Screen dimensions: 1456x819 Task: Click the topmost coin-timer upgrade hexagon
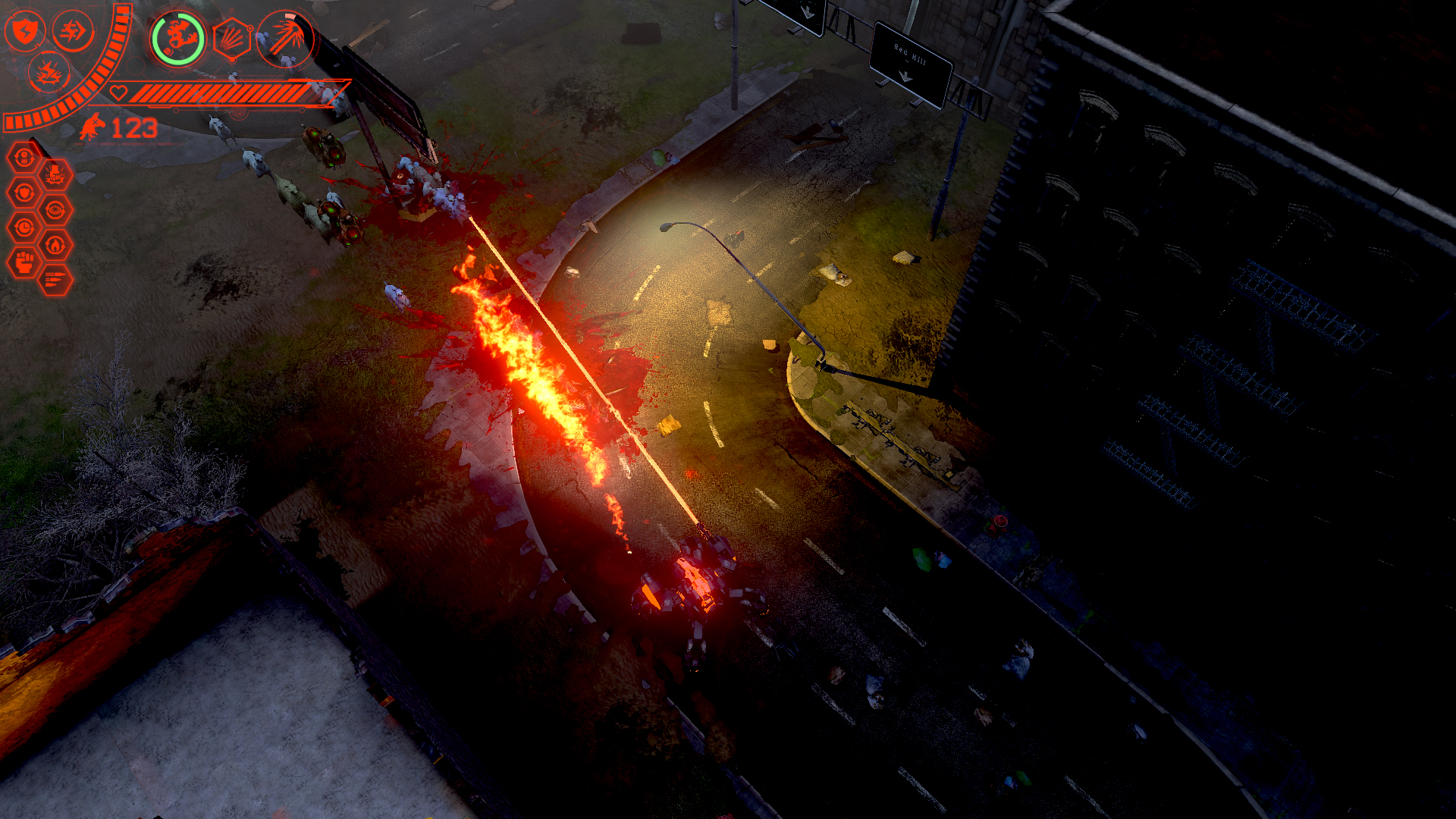point(25,156)
